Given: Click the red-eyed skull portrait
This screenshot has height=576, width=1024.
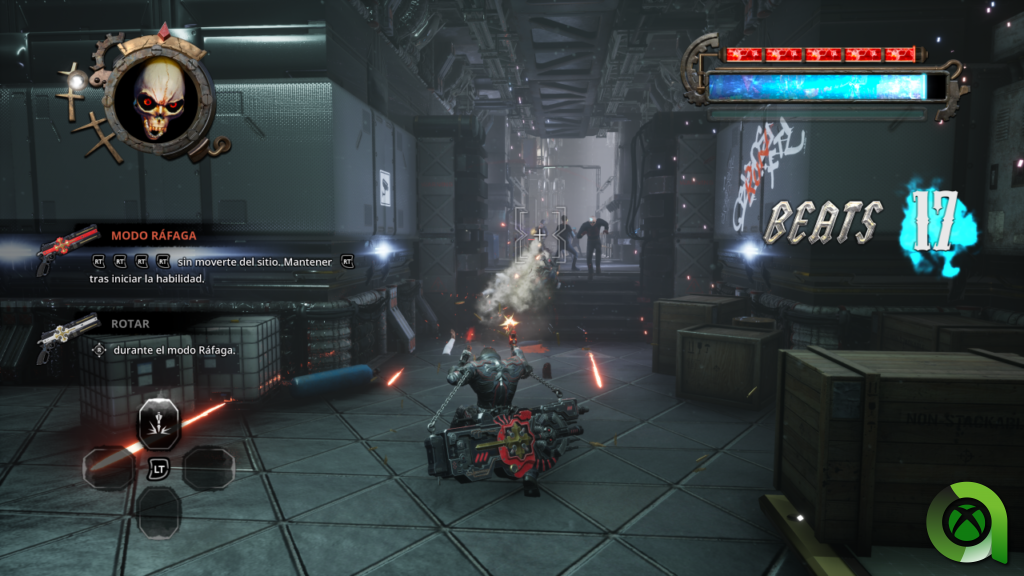Looking at the screenshot, I should (158, 97).
